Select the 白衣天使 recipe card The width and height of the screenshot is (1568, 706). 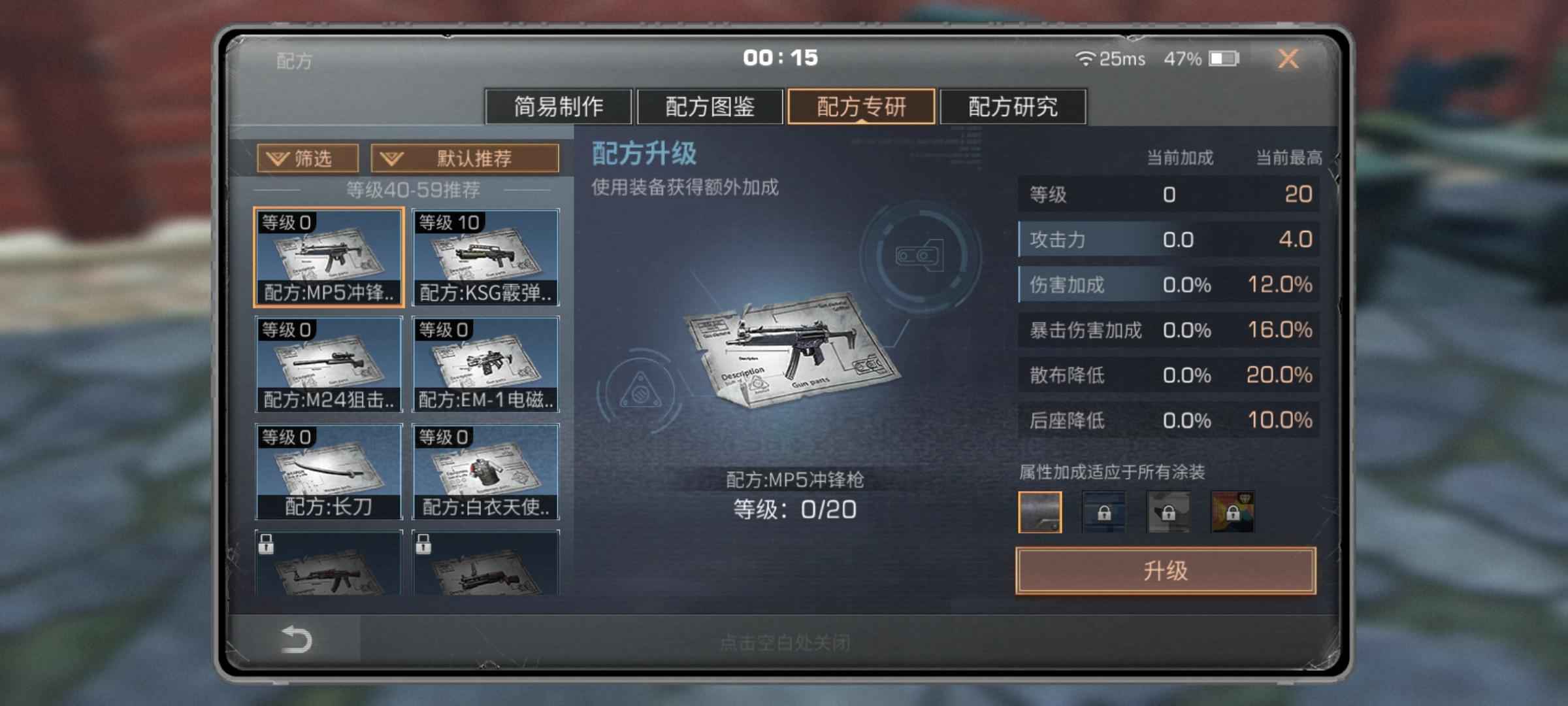click(x=485, y=471)
